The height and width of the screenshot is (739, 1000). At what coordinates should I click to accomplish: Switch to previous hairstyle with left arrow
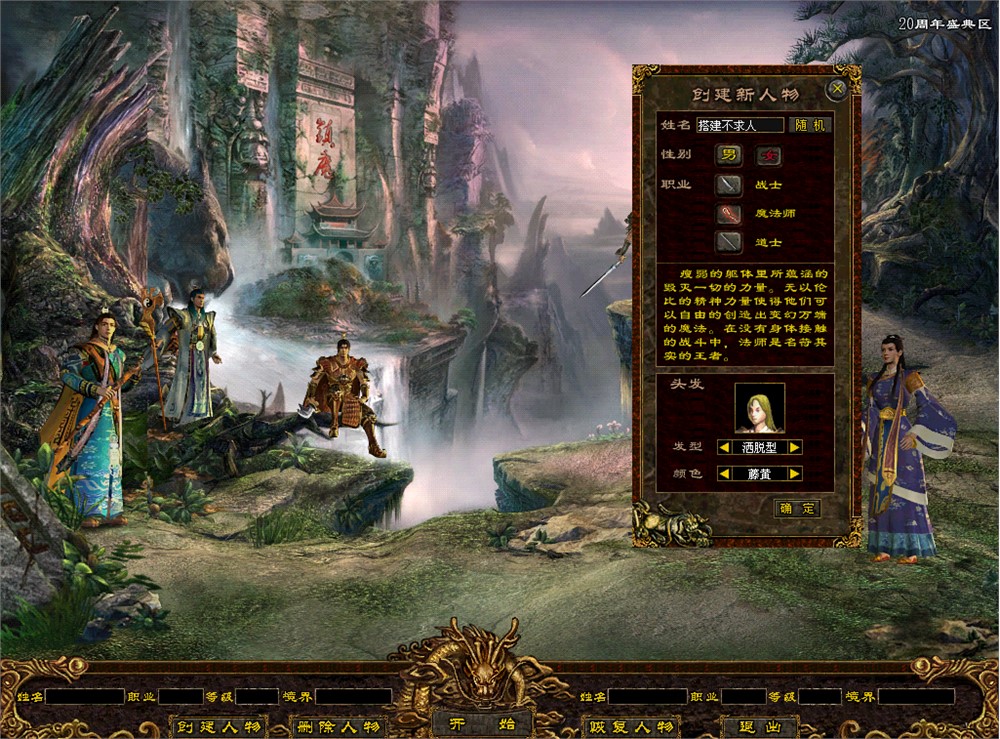click(724, 447)
